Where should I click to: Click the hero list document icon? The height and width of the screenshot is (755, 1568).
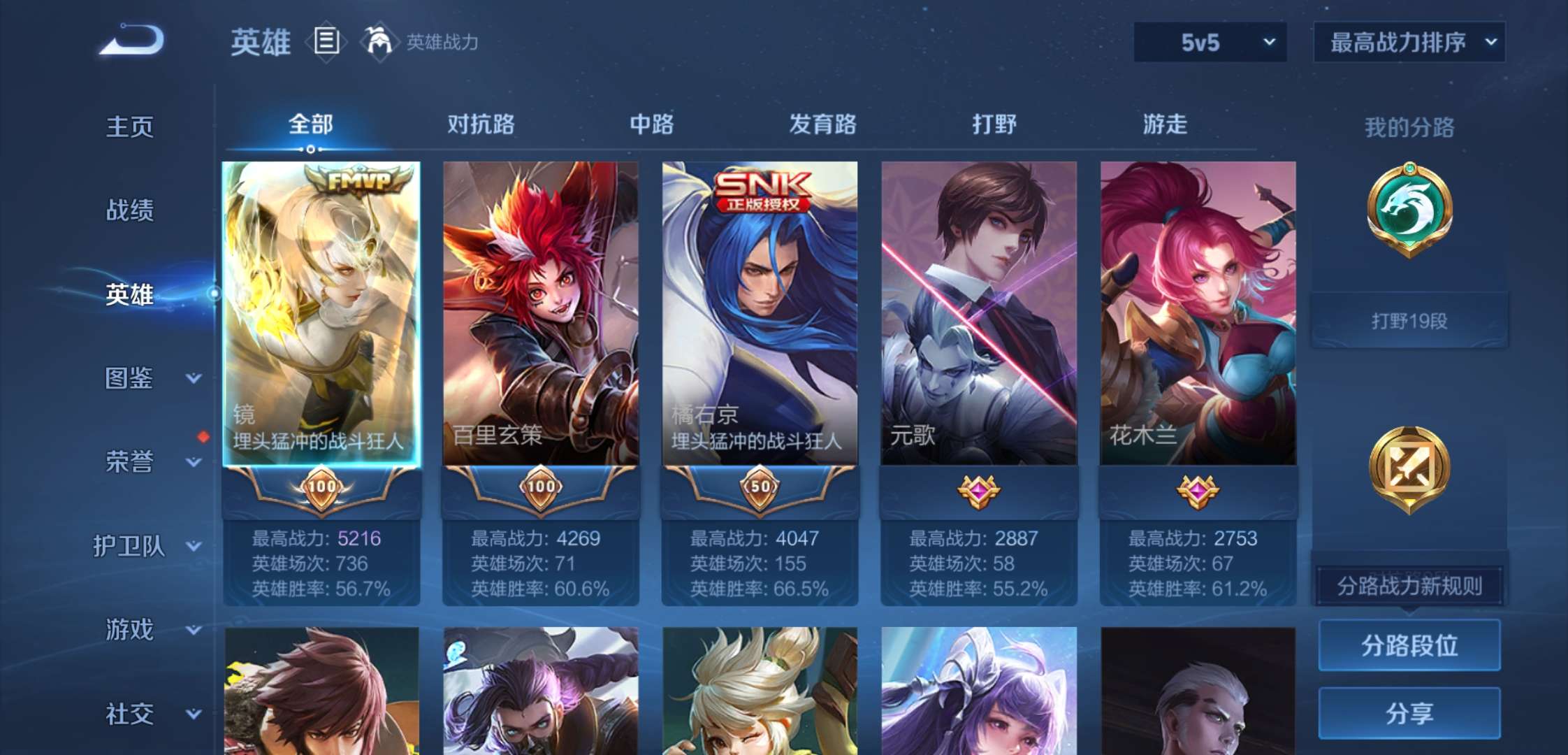[x=325, y=41]
